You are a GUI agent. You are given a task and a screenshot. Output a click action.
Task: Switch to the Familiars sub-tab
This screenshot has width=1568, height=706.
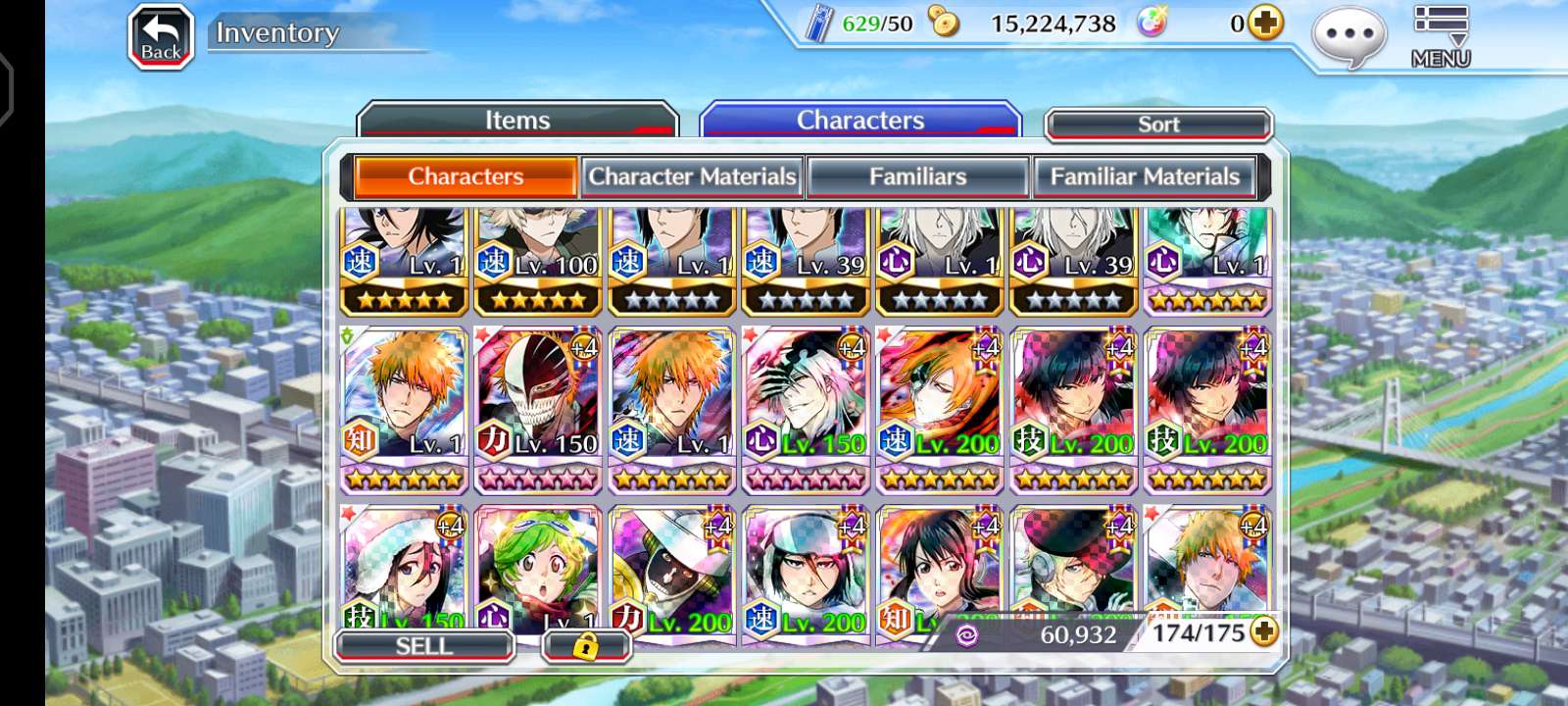point(917,177)
